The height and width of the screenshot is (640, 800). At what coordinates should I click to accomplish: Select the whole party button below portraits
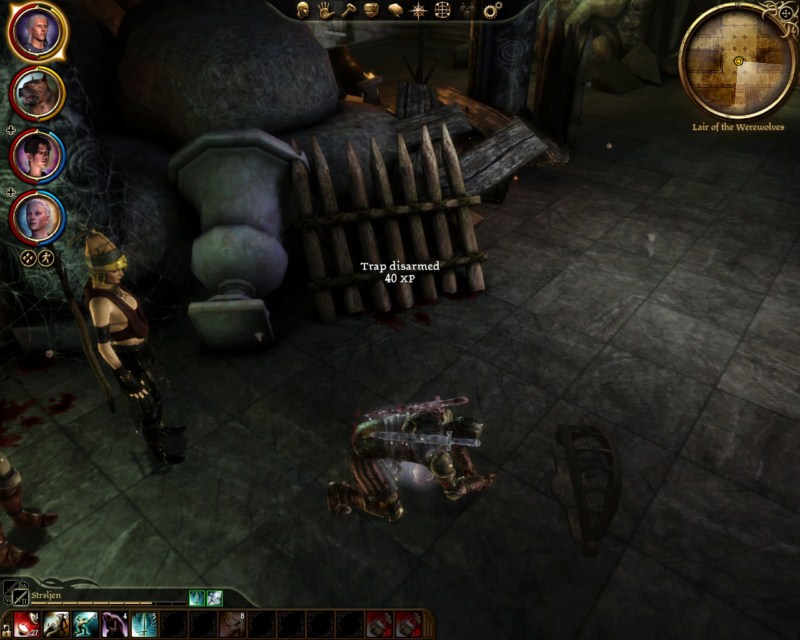click(x=29, y=257)
